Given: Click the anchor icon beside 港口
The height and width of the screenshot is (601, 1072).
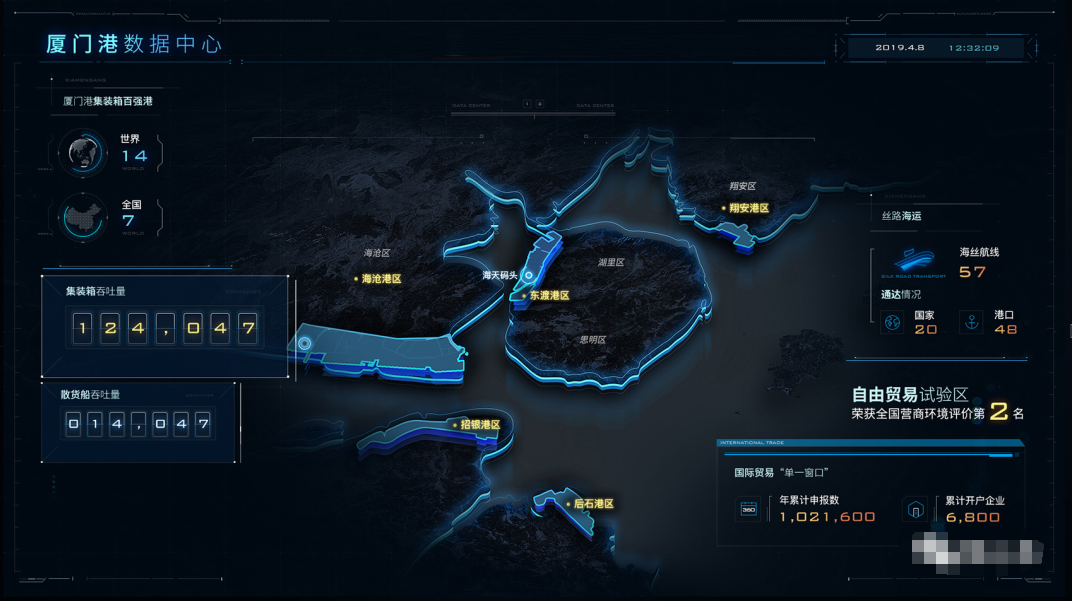Looking at the screenshot, I should pyautogui.click(x=969, y=322).
